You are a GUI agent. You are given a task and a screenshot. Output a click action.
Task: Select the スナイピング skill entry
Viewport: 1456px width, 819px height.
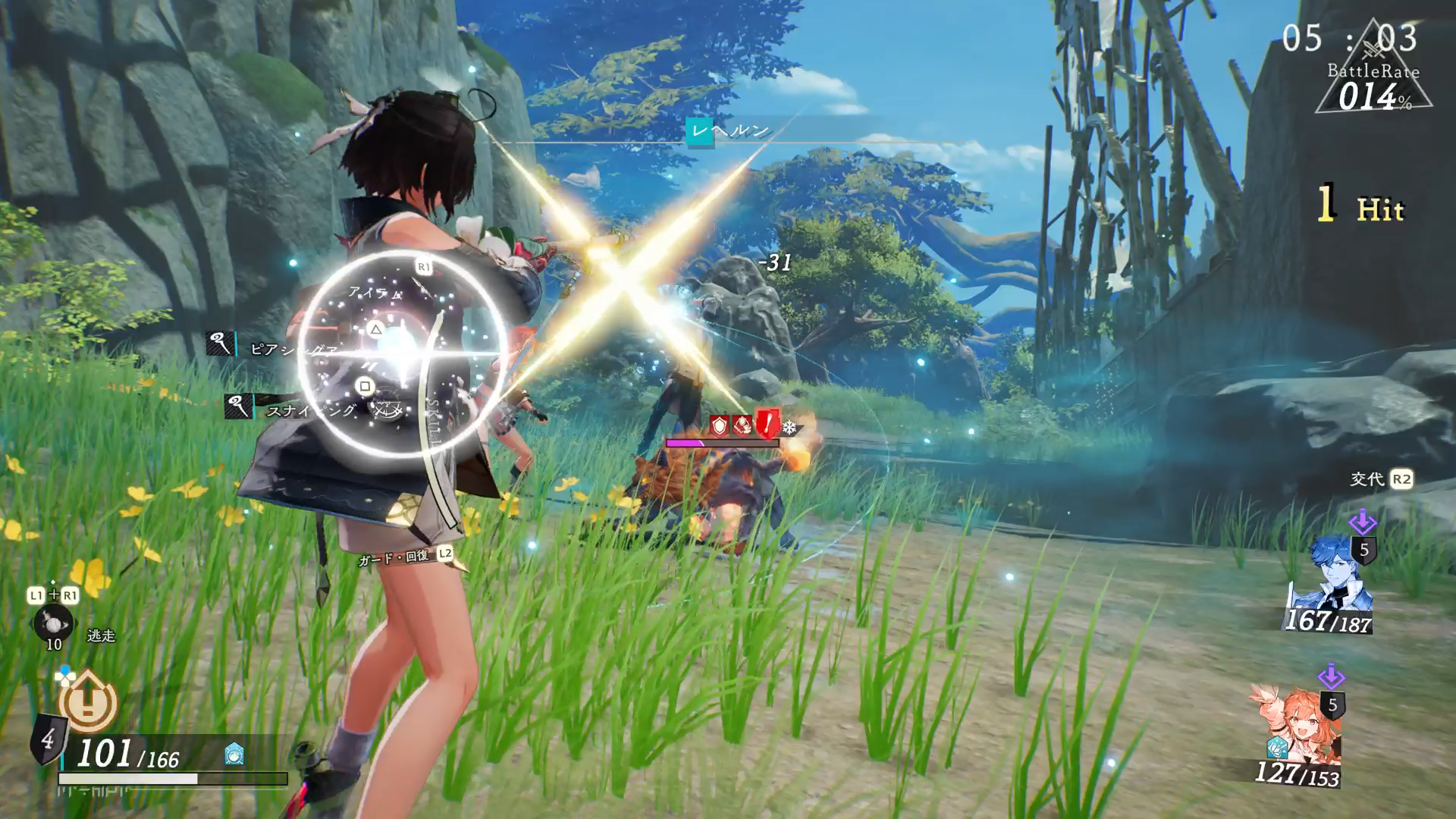(x=309, y=410)
